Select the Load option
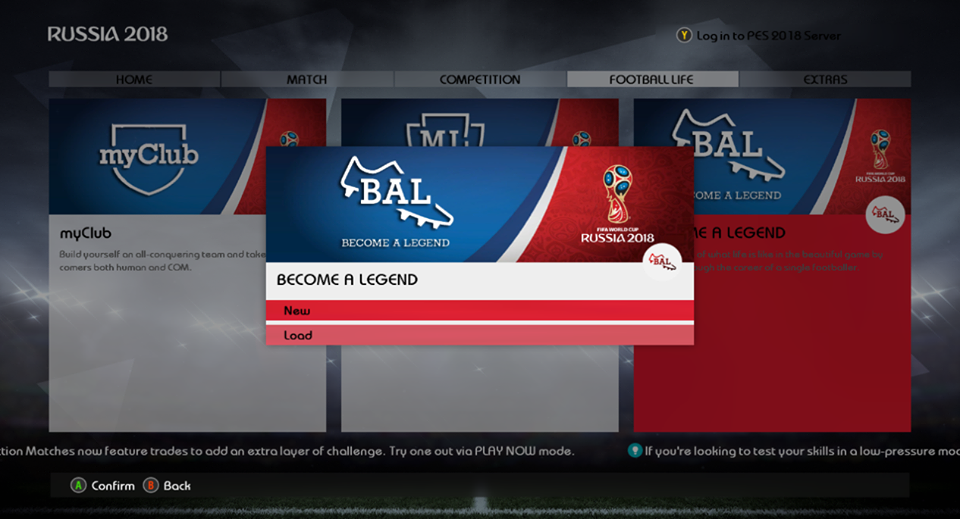This screenshot has width=960, height=519. (479, 336)
